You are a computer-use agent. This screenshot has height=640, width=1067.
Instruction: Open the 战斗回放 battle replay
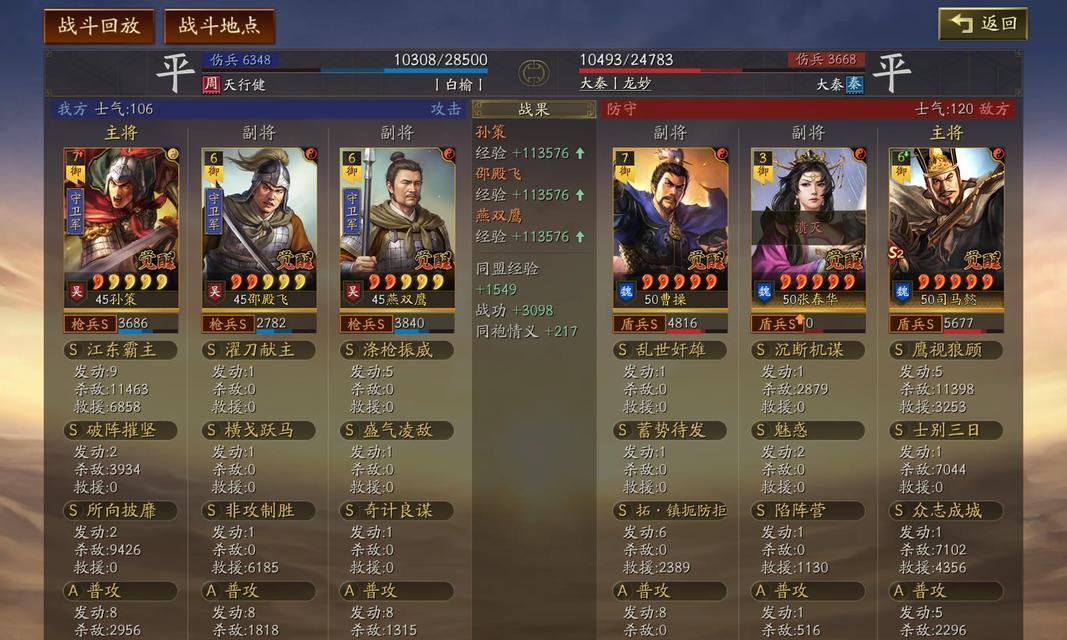tap(98, 26)
